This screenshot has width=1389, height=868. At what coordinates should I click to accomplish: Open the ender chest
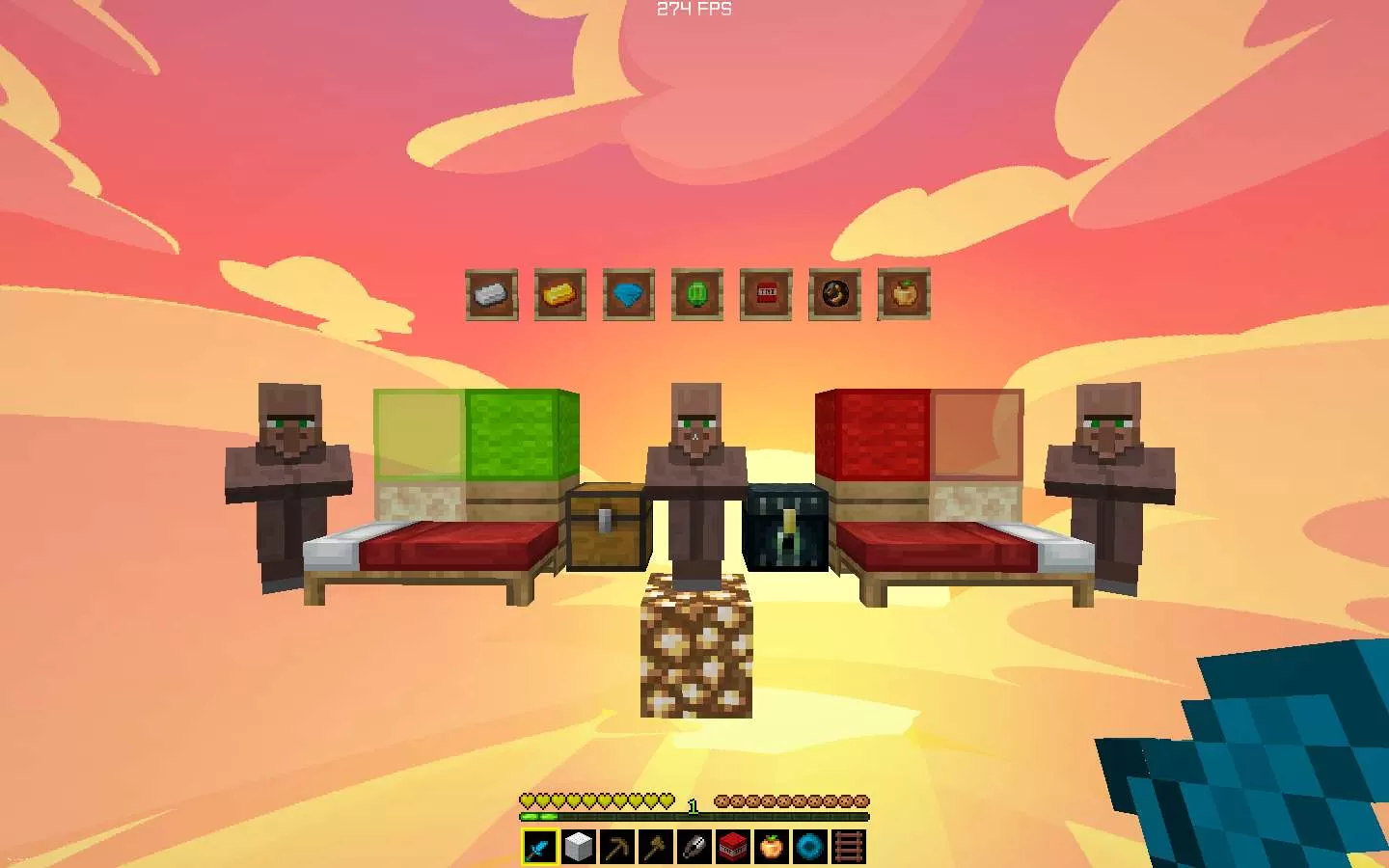click(785, 529)
